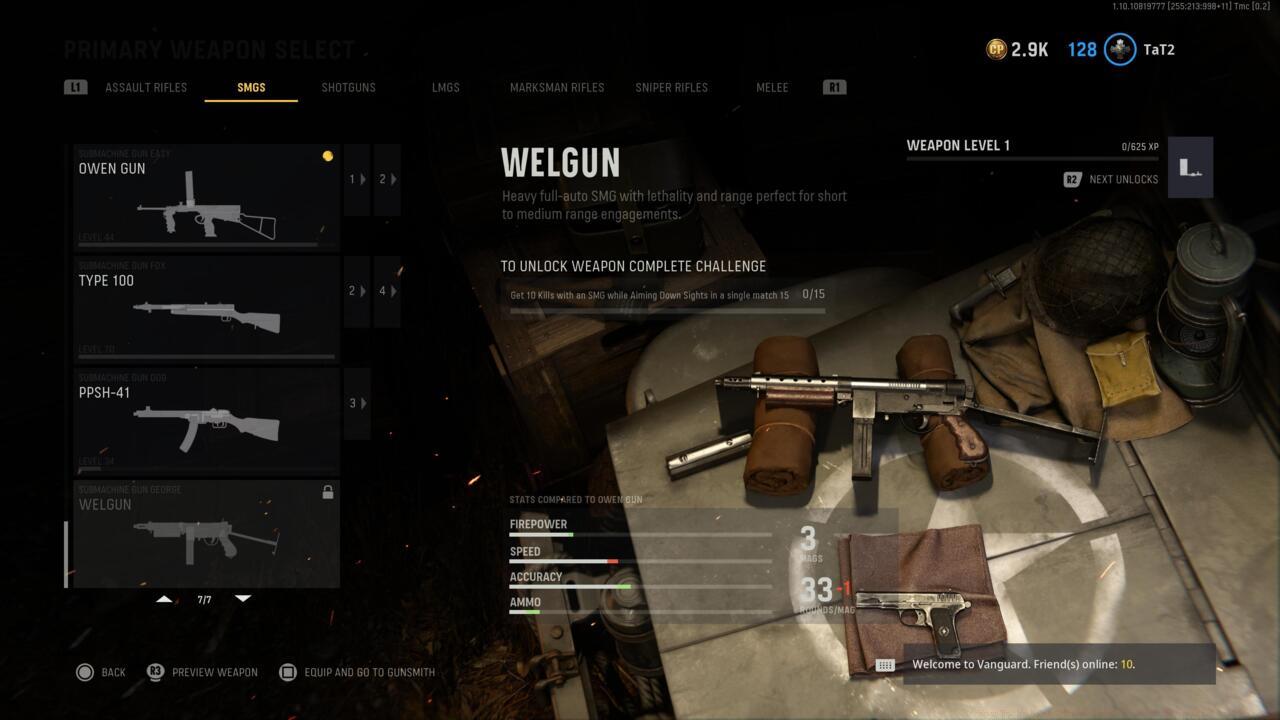The height and width of the screenshot is (720, 1280).
Task: Expand Owen Gun blueprints with its arrow
Action: tap(355, 179)
